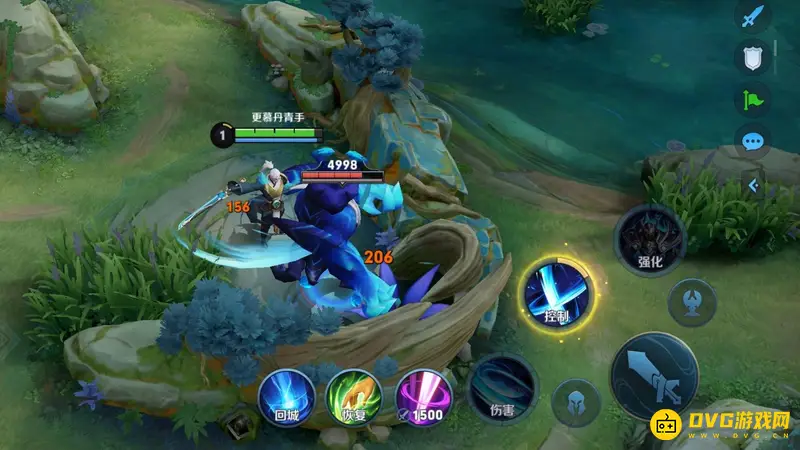The image size is (800, 450).
Task: Cast the 伤害 damage skill
Action: coord(503,387)
